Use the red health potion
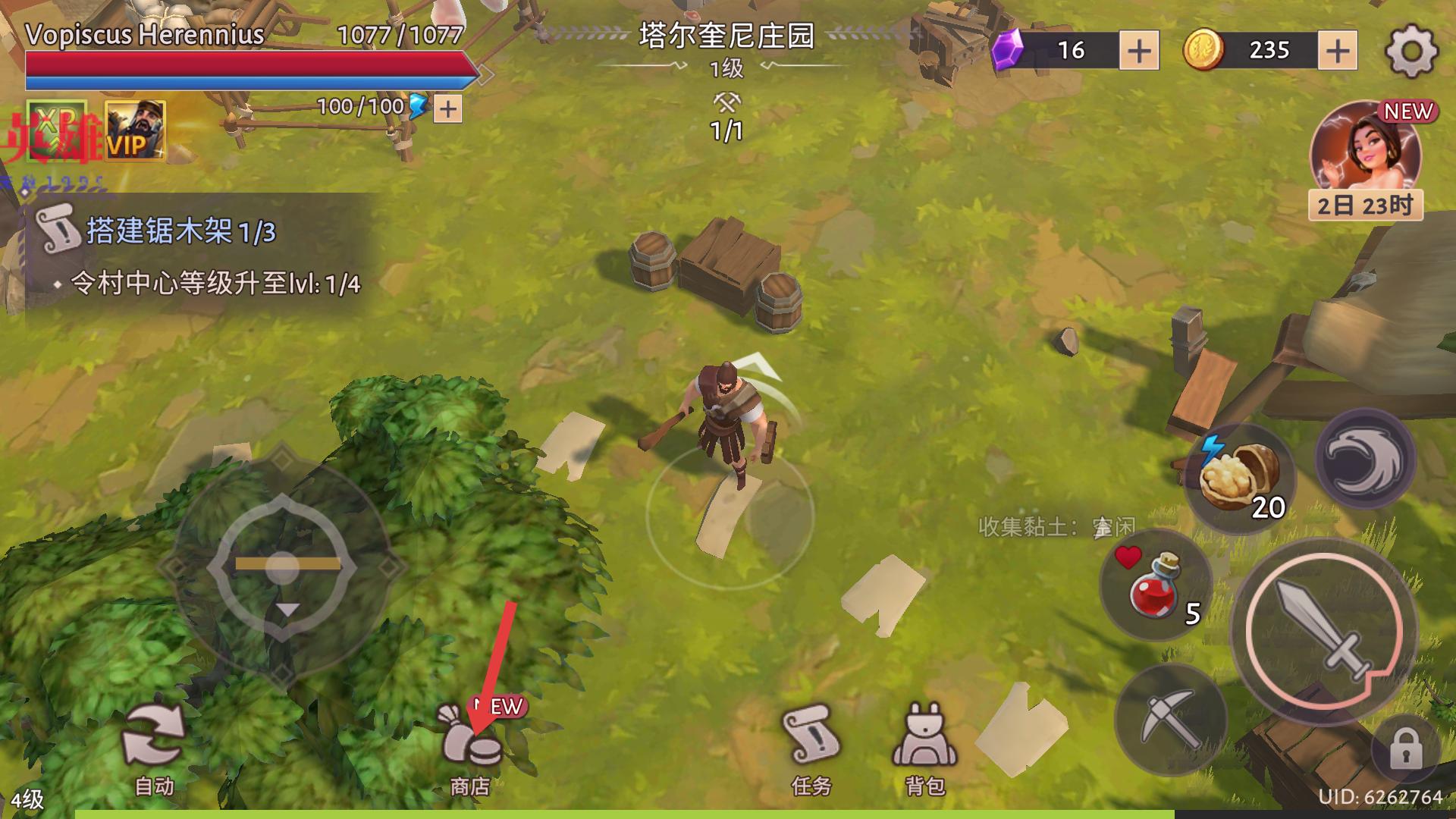Viewport: 1456px width, 819px height. coord(1155,585)
